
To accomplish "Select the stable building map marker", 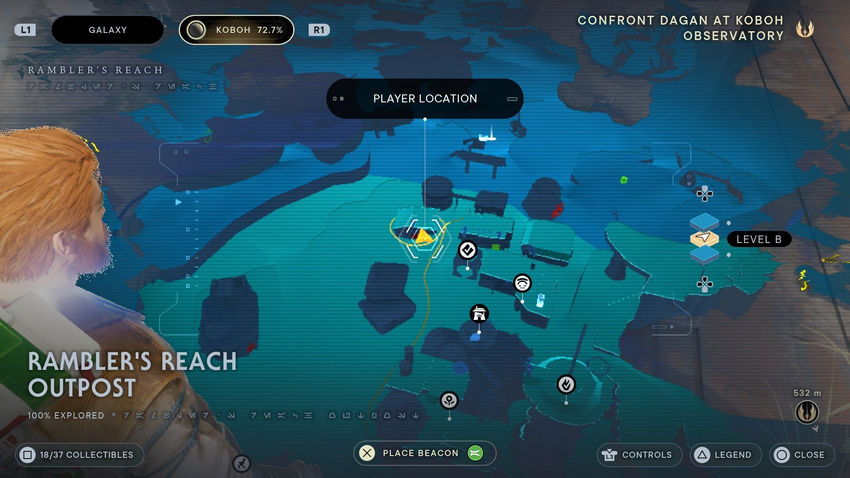I will (479, 314).
